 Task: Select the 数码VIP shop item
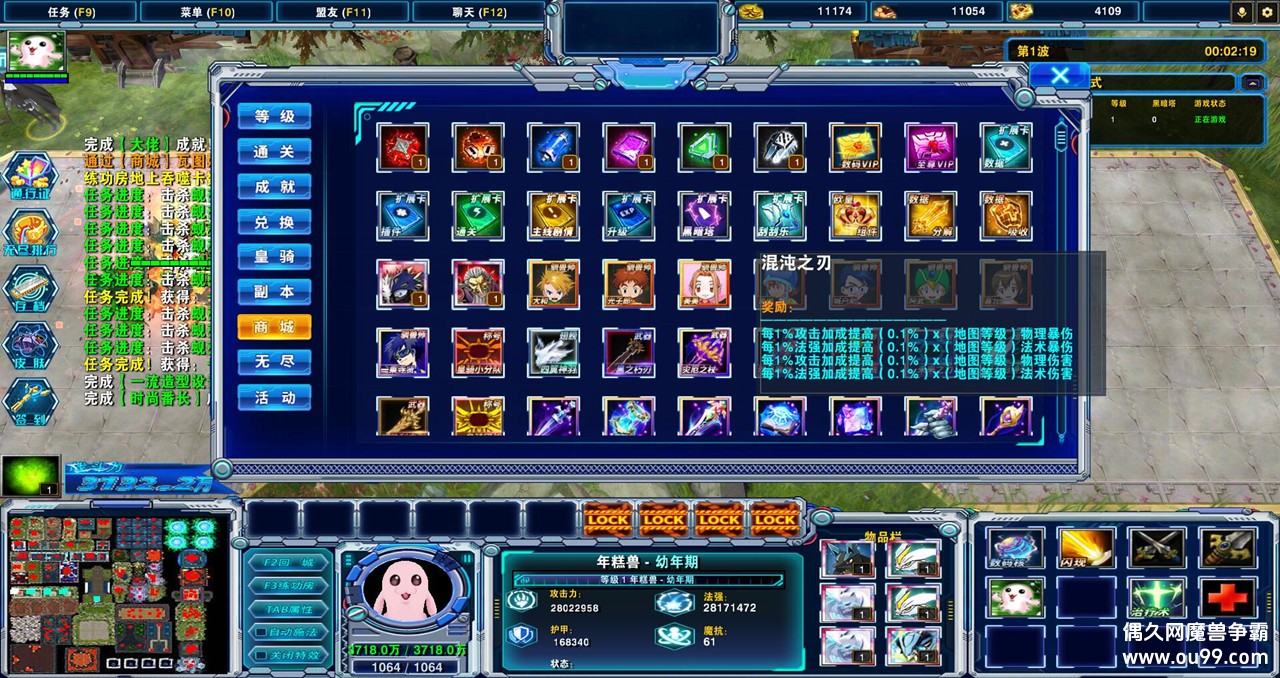(x=855, y=148)
